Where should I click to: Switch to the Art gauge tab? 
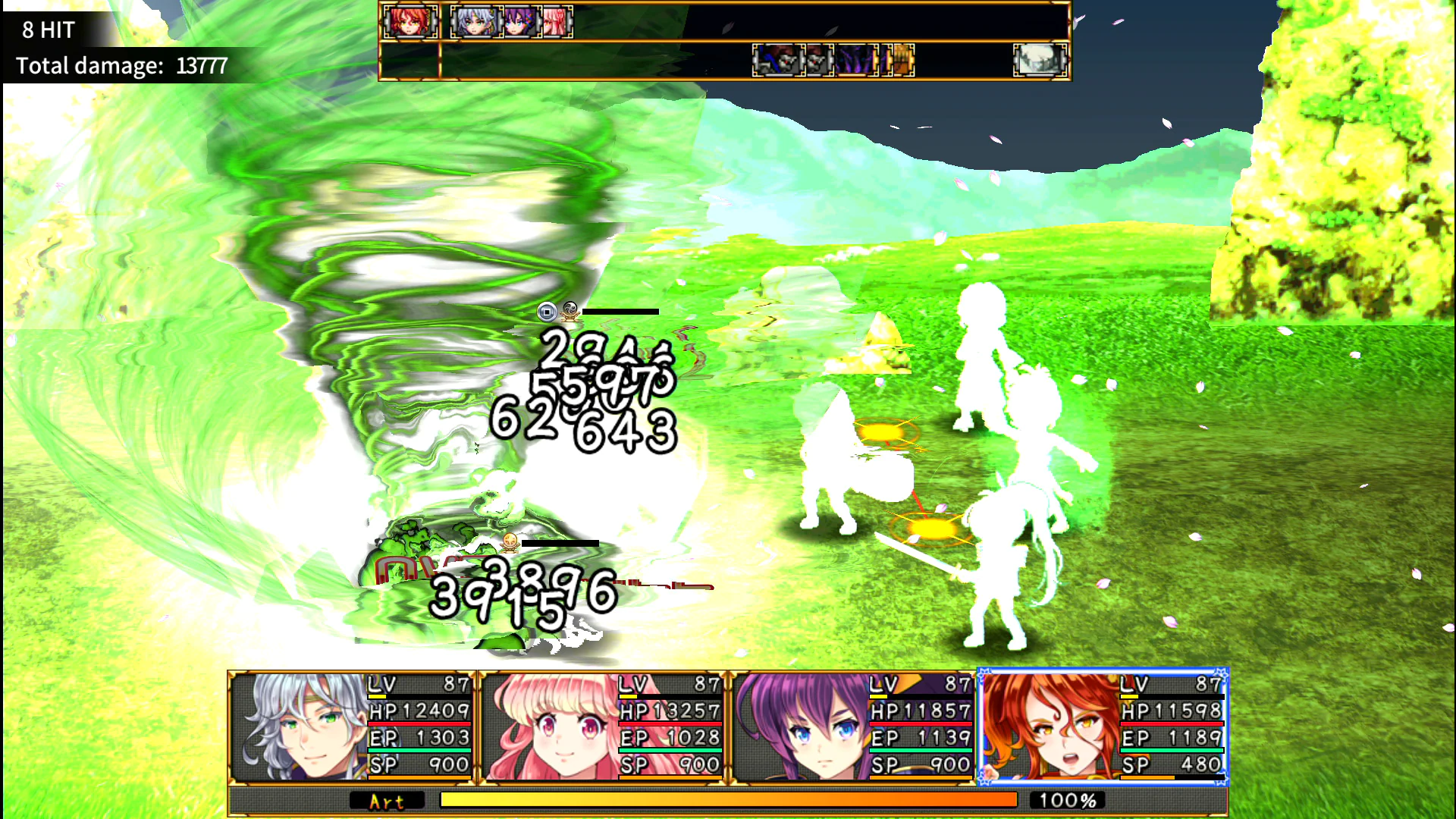pyautogui.click(x=387, y=801)
